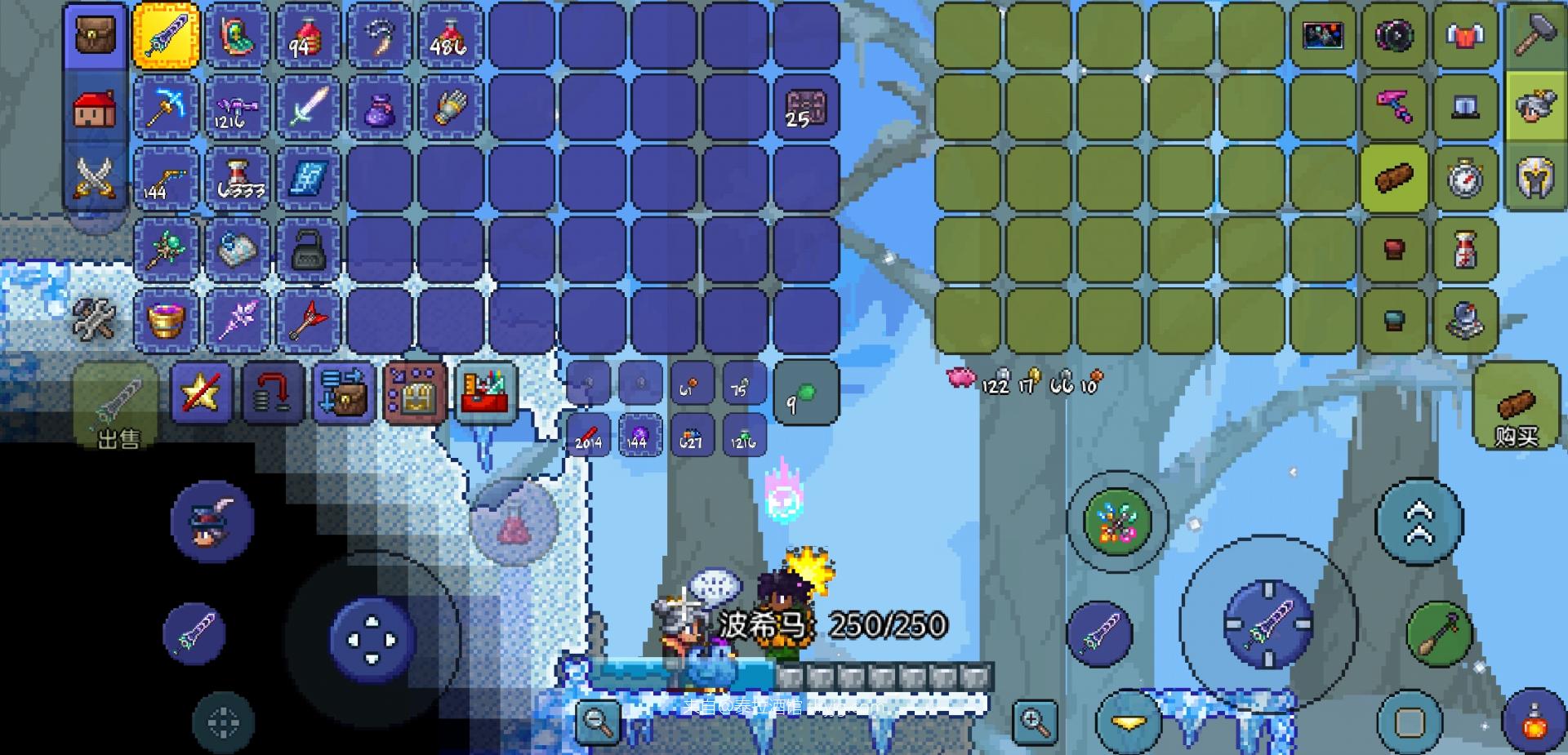Click the zoom-in magnifier button
The image size is (1568, 755).
click(x=1034, y=721)
